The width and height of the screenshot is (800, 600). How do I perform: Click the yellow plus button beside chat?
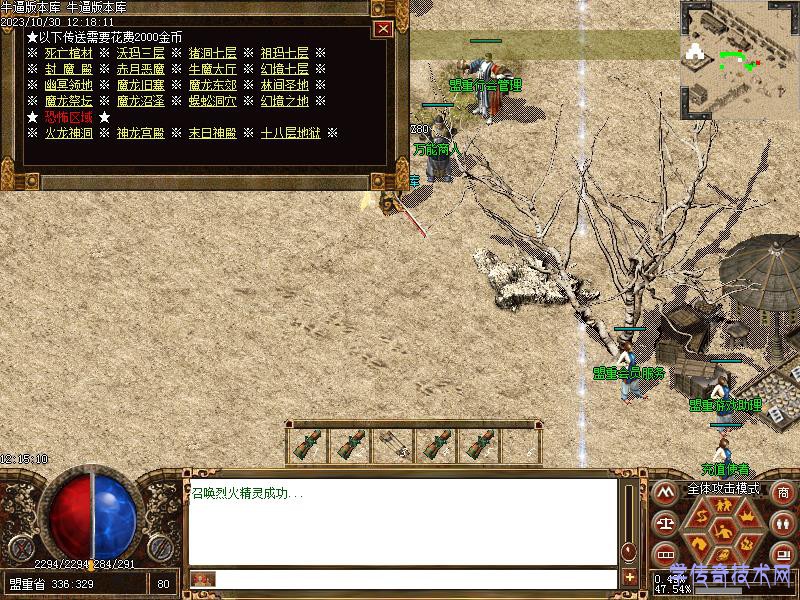630,577
